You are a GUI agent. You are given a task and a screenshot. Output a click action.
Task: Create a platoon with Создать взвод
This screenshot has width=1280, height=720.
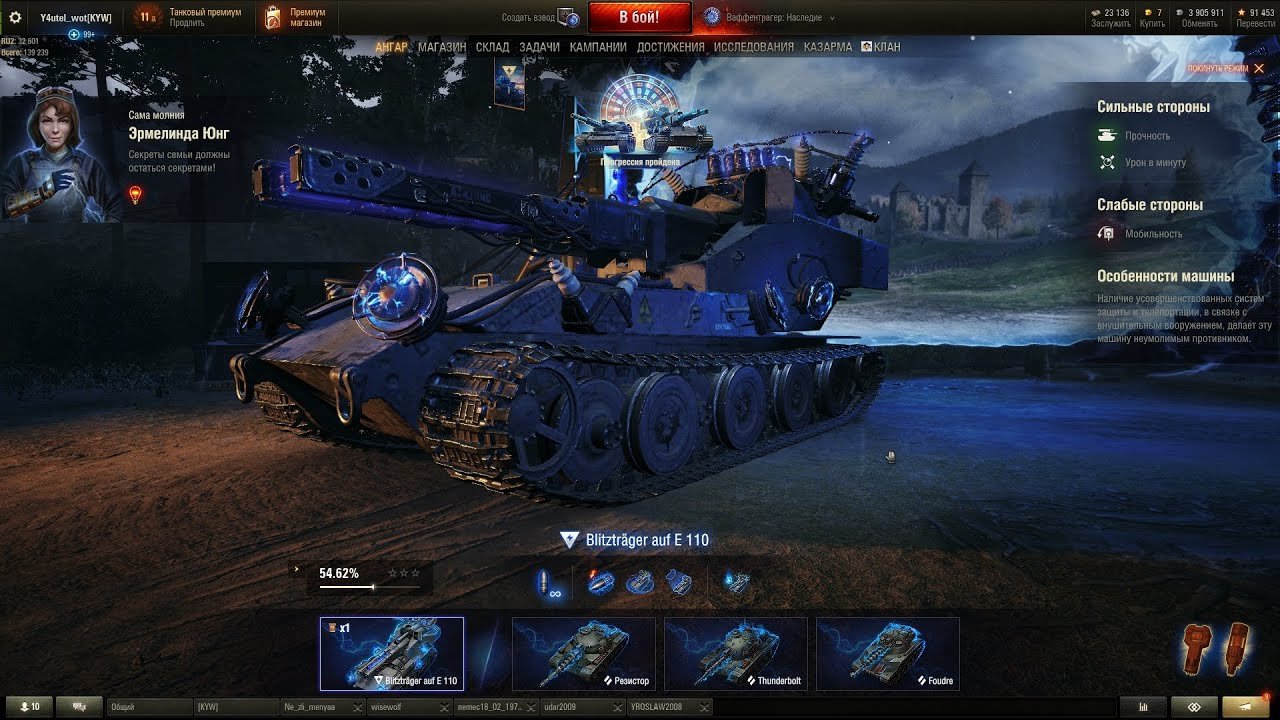coord(541,18)
